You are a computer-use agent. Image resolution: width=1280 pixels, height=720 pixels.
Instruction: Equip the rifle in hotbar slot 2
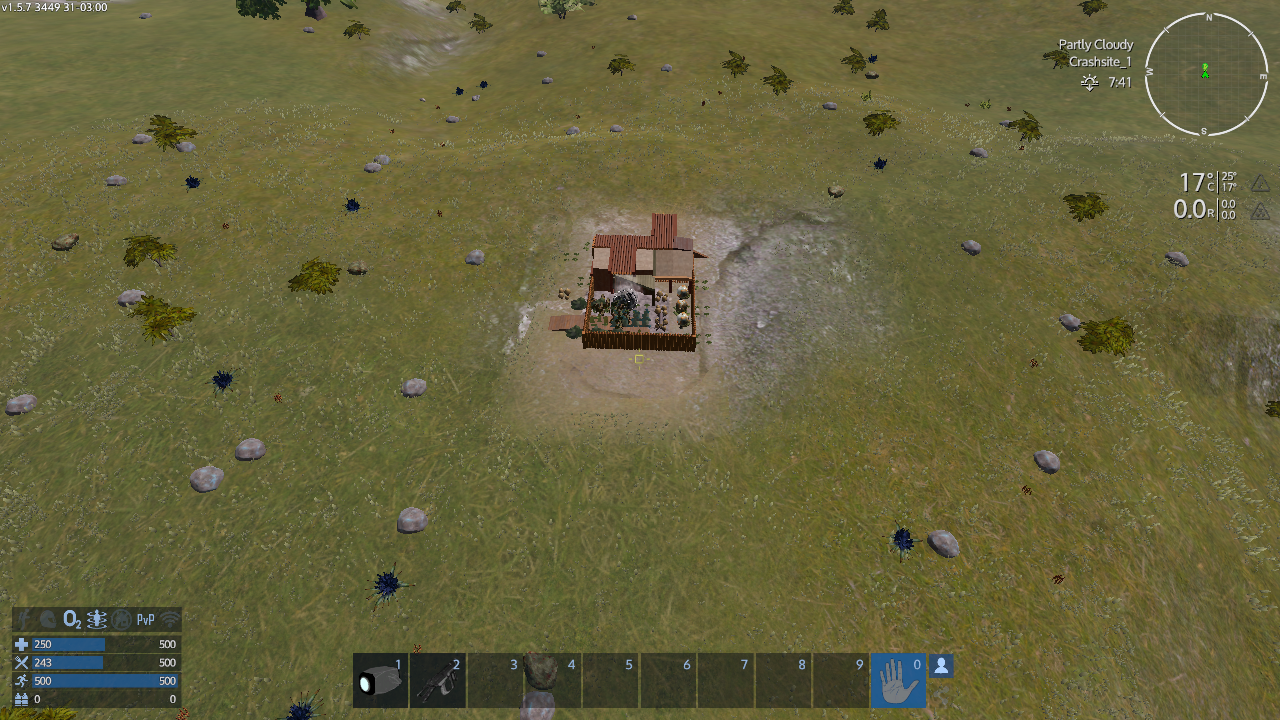pos(438,680)
